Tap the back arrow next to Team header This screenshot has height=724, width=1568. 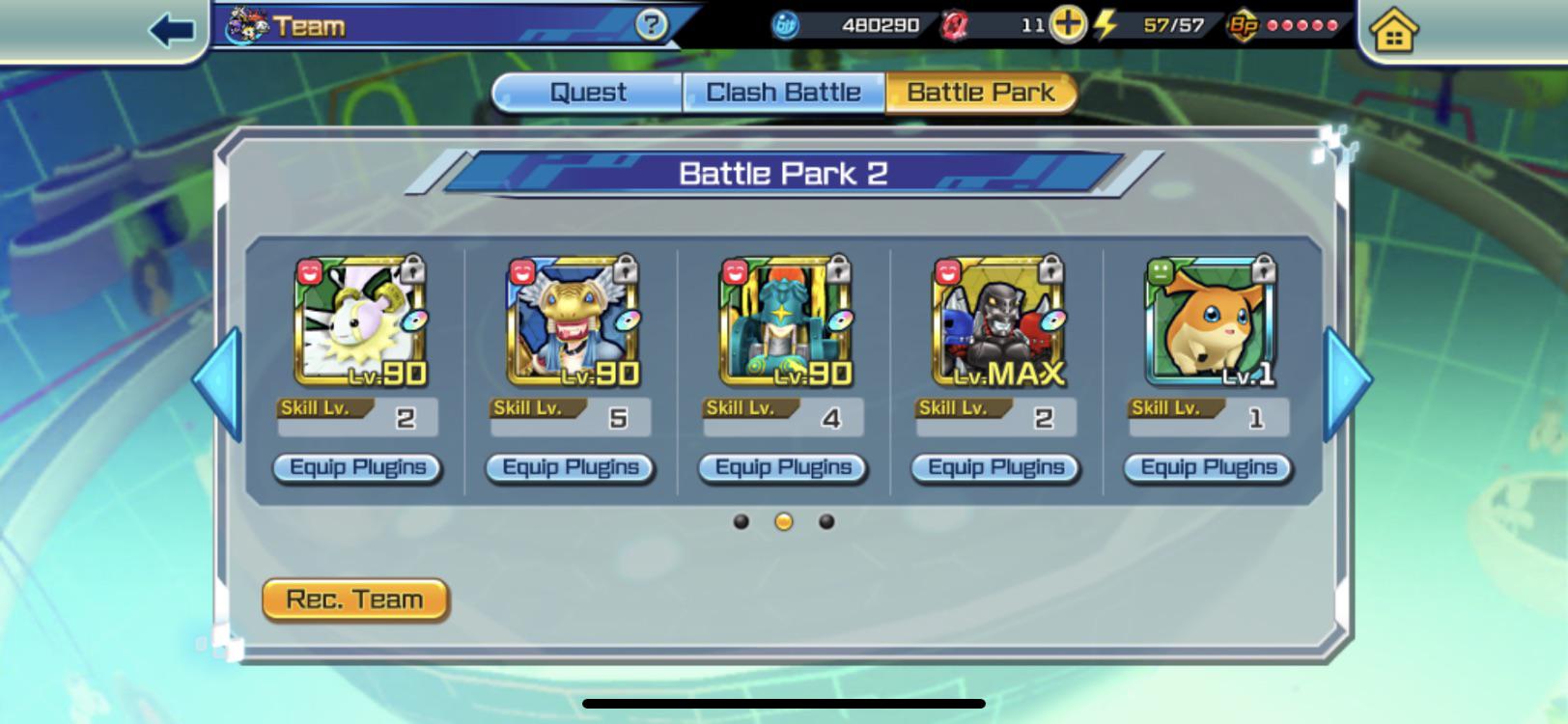point(170,26)
